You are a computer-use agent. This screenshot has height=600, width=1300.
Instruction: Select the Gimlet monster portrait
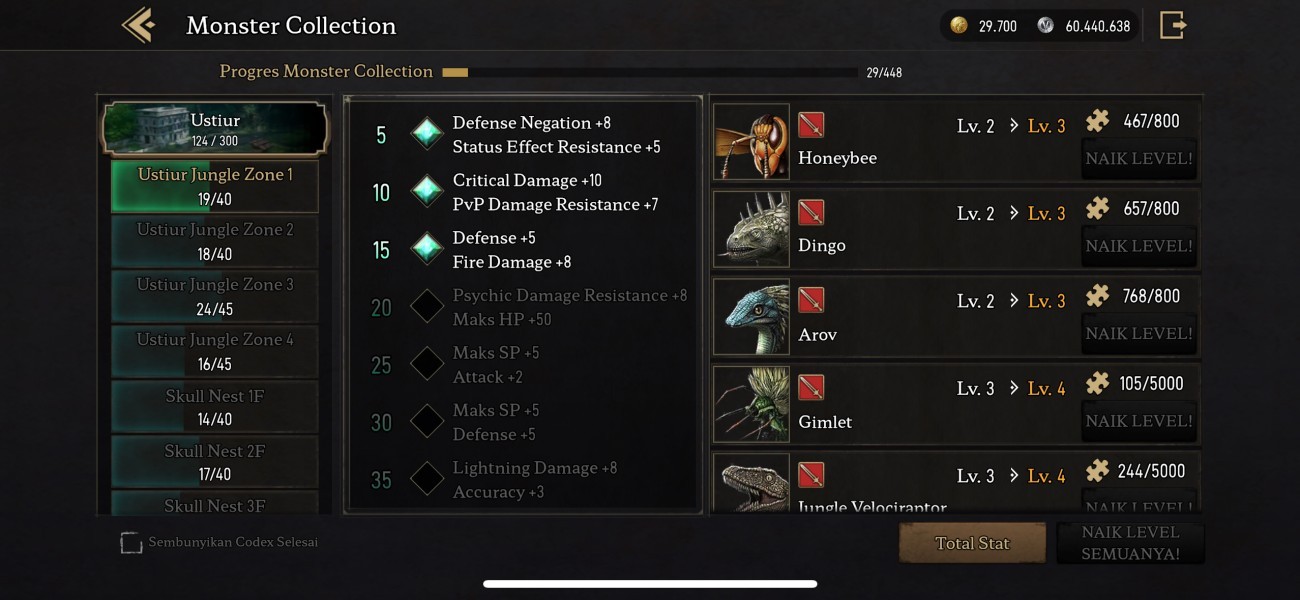[751, 405]
